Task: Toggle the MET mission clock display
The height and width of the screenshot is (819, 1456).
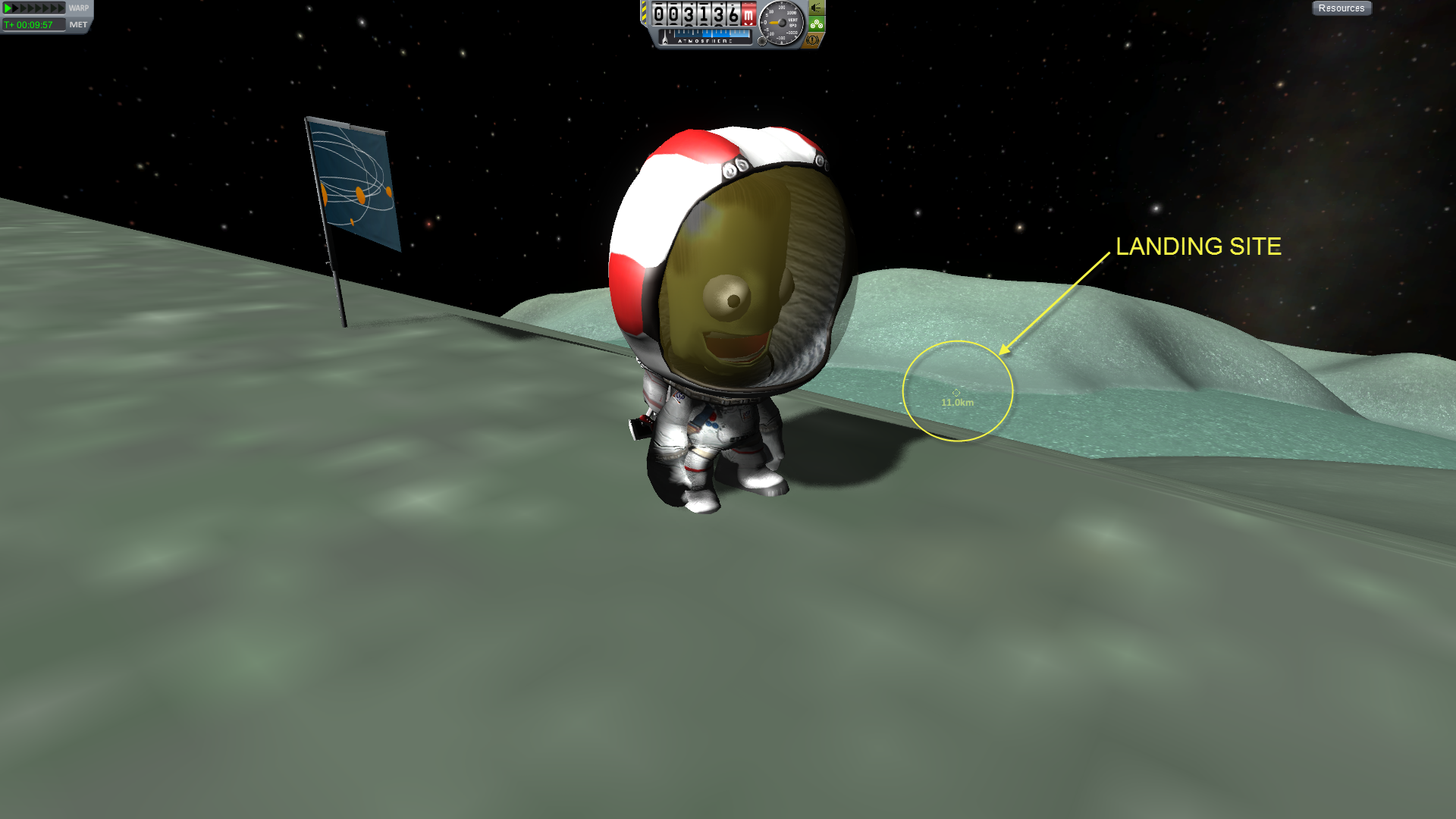Action: [x=78, y=25]
